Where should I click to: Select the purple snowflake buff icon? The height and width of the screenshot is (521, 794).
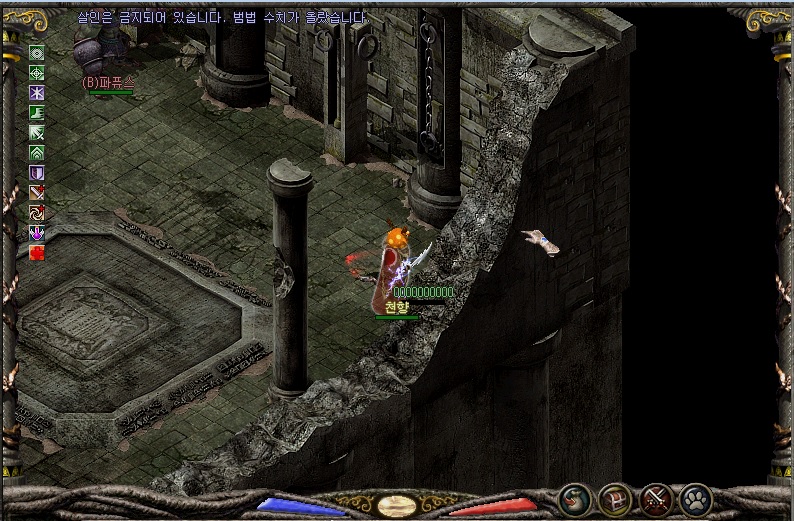[37, 93]
